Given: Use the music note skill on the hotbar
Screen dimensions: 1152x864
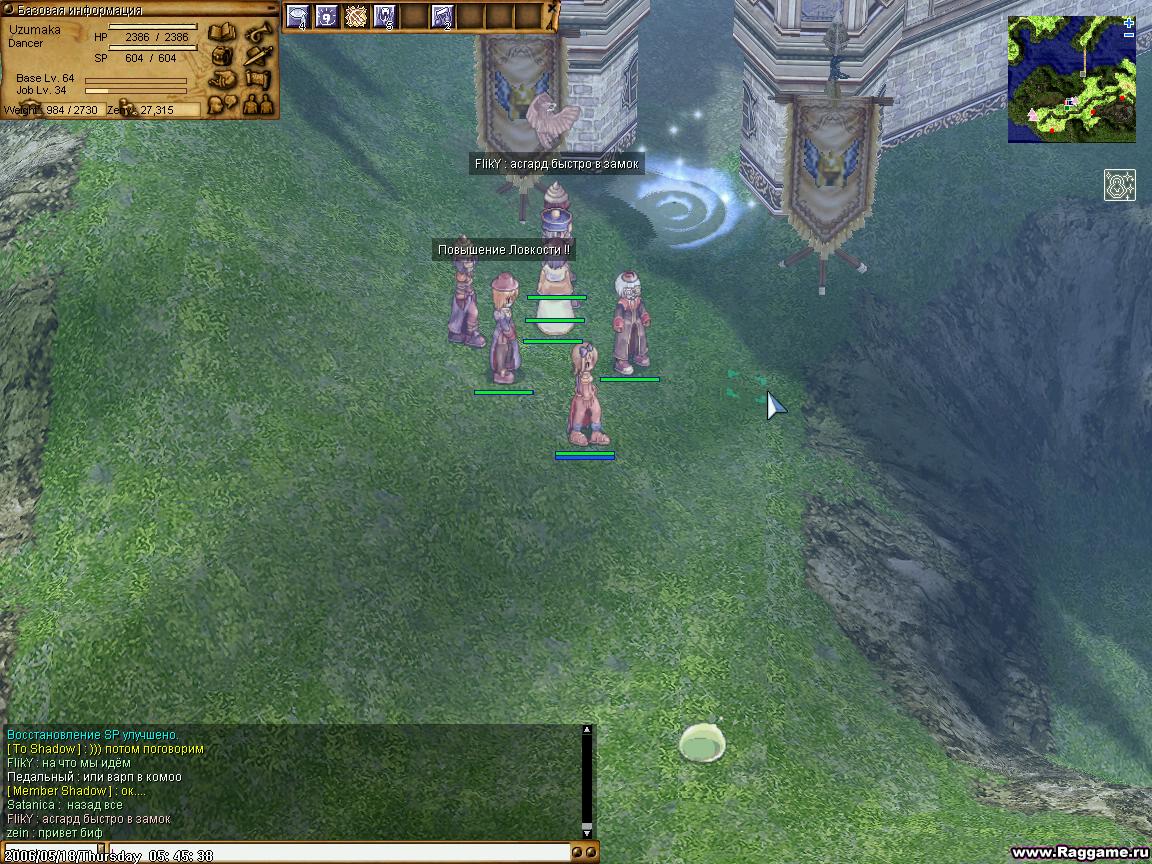Looking at the screenshot, I should pyautogui.click(x=442, y=16).
